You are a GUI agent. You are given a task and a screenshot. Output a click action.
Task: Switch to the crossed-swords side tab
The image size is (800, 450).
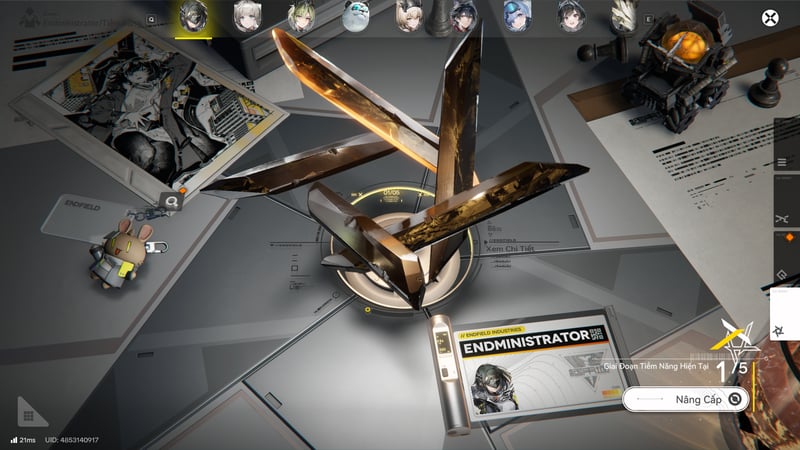coord(781,218)
